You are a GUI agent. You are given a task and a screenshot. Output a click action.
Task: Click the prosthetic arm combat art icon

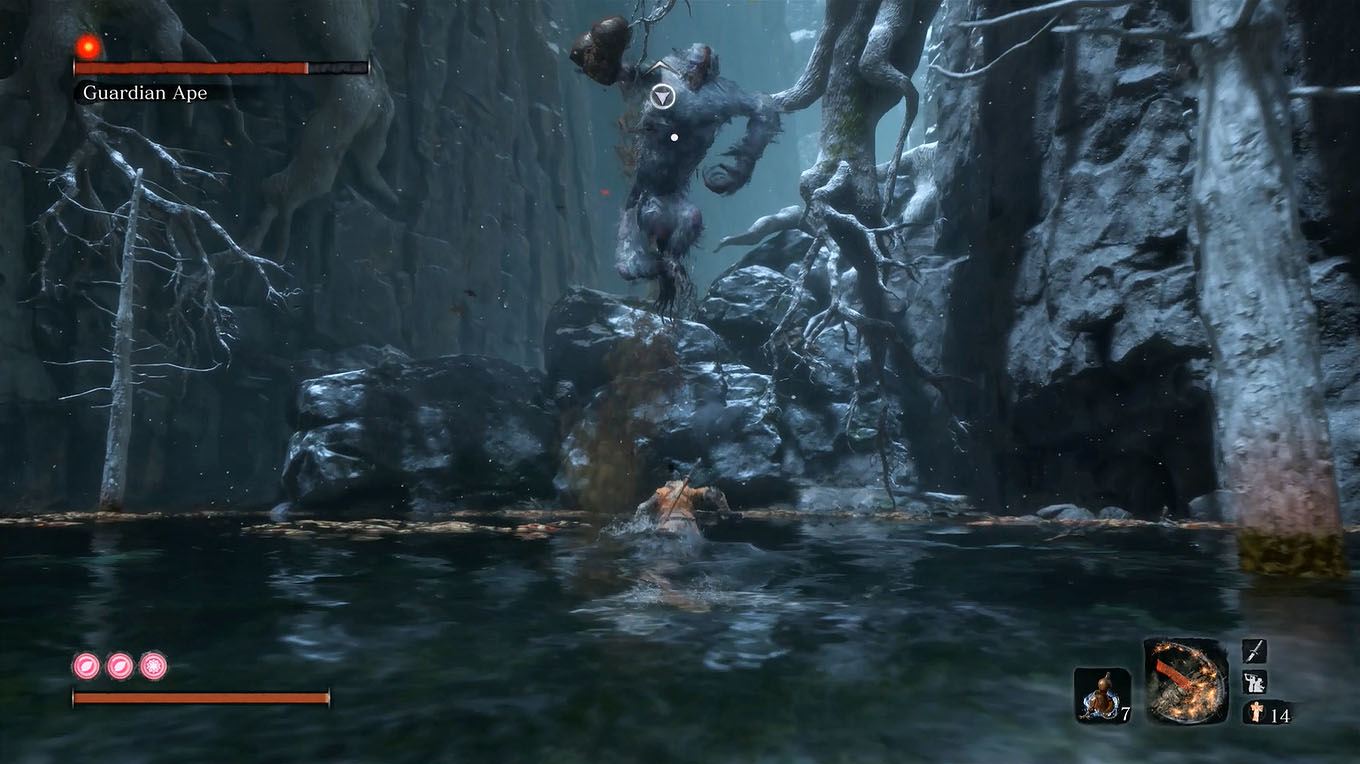pos(1253,683)
